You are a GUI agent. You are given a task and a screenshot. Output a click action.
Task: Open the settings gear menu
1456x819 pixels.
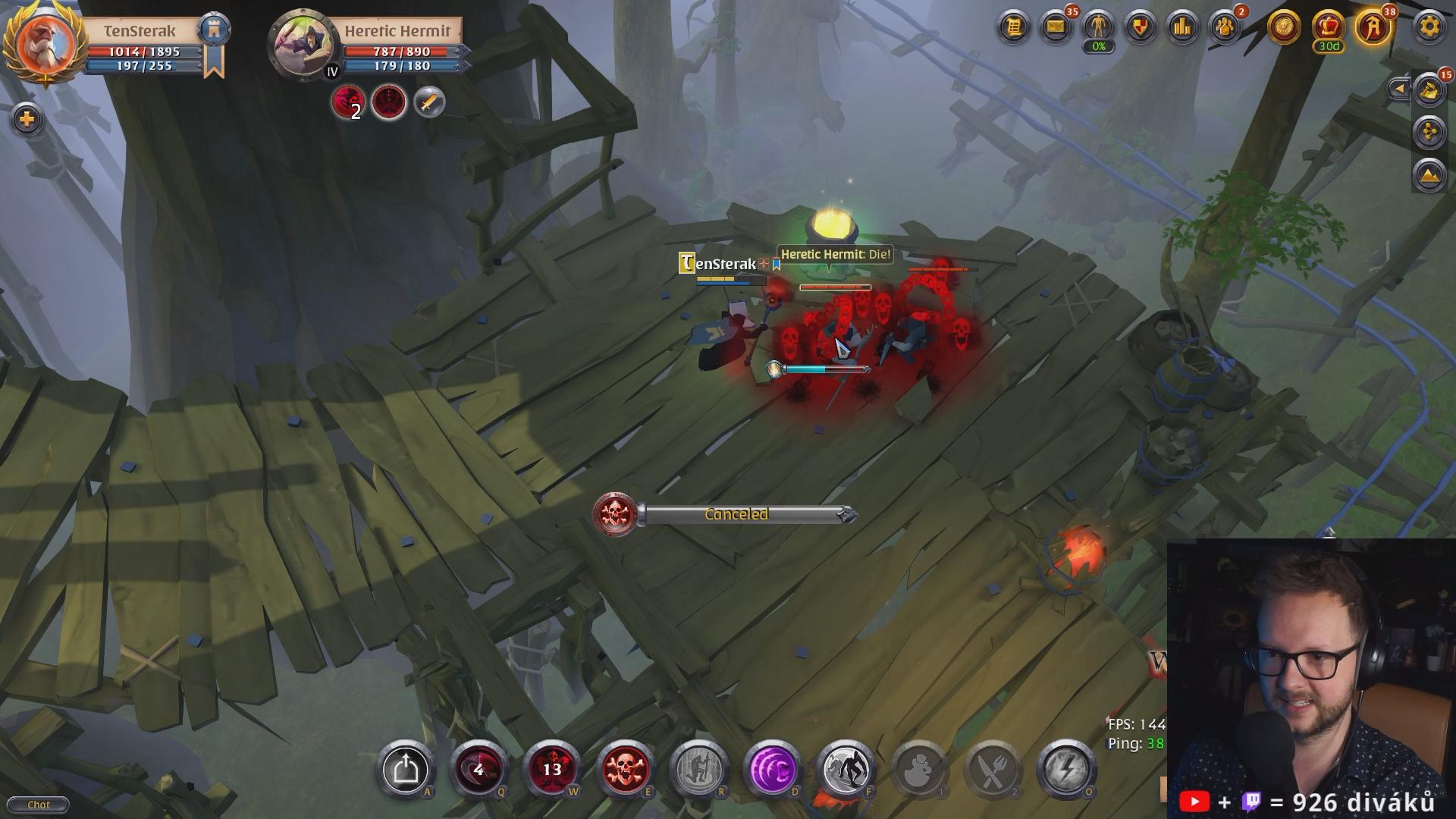pos(1429,28)
